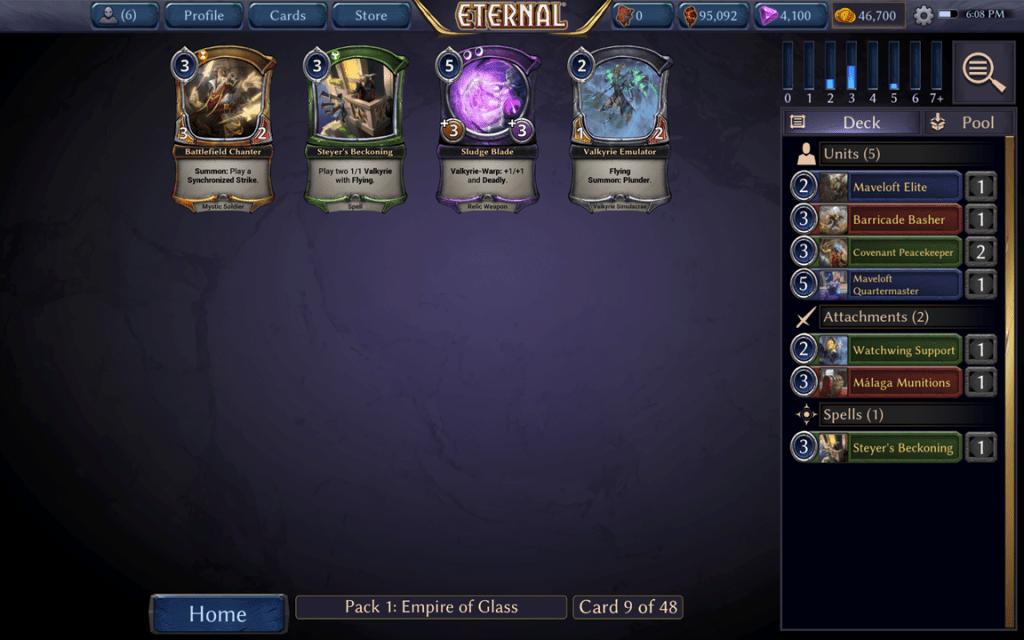
Task: Click the magnifying glass search button
Action: [x=984, y=71]
